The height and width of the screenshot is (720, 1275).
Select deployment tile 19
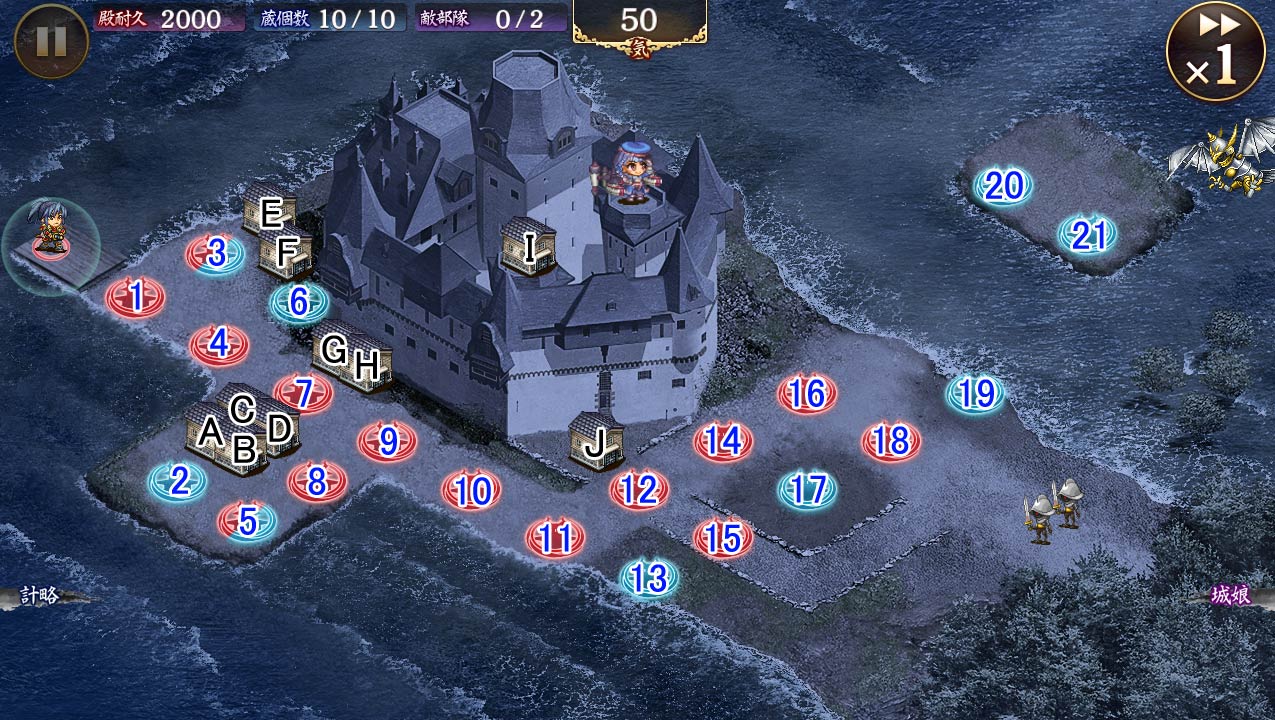975,394
